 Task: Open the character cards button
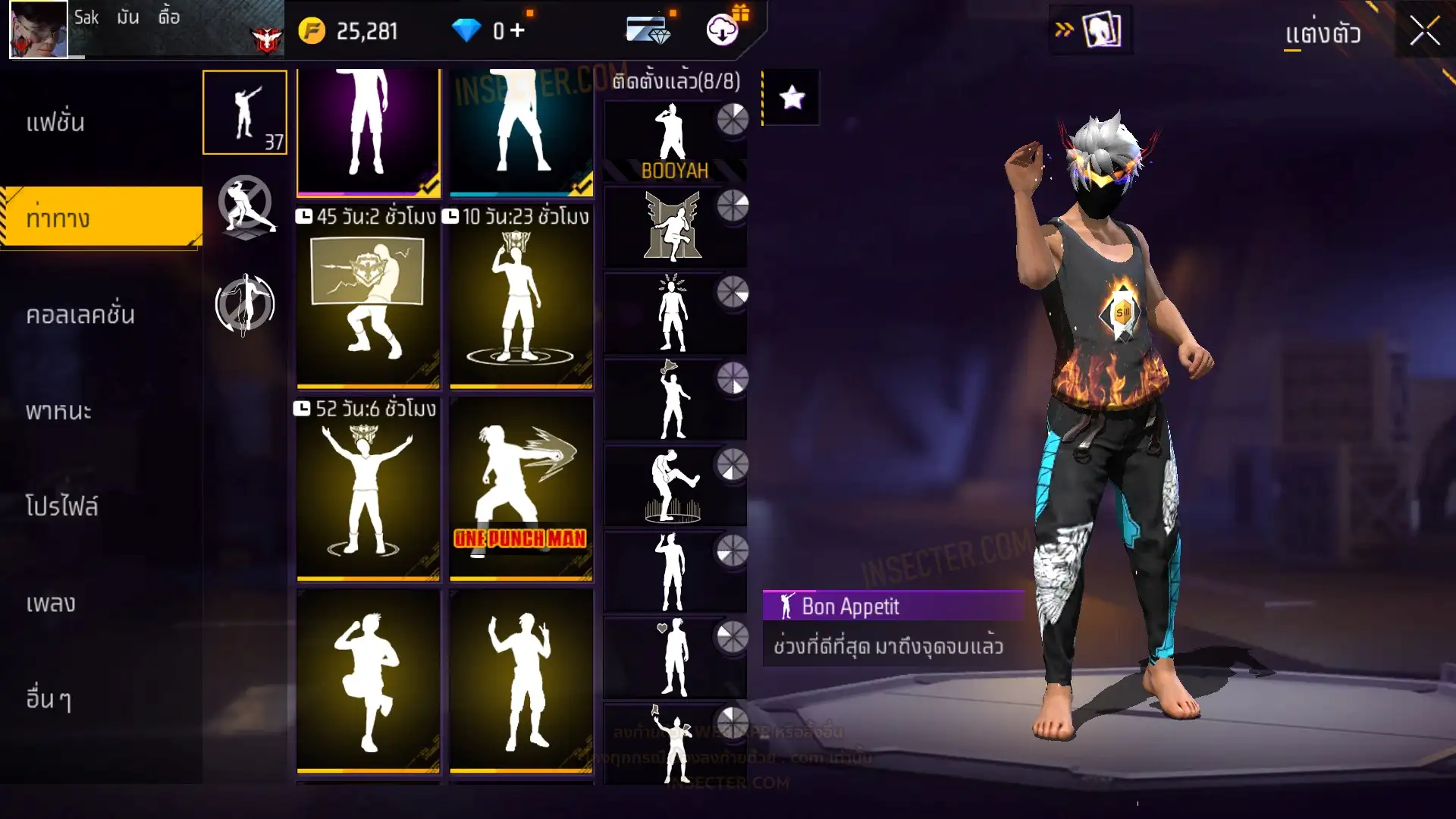click(1101, 31)
